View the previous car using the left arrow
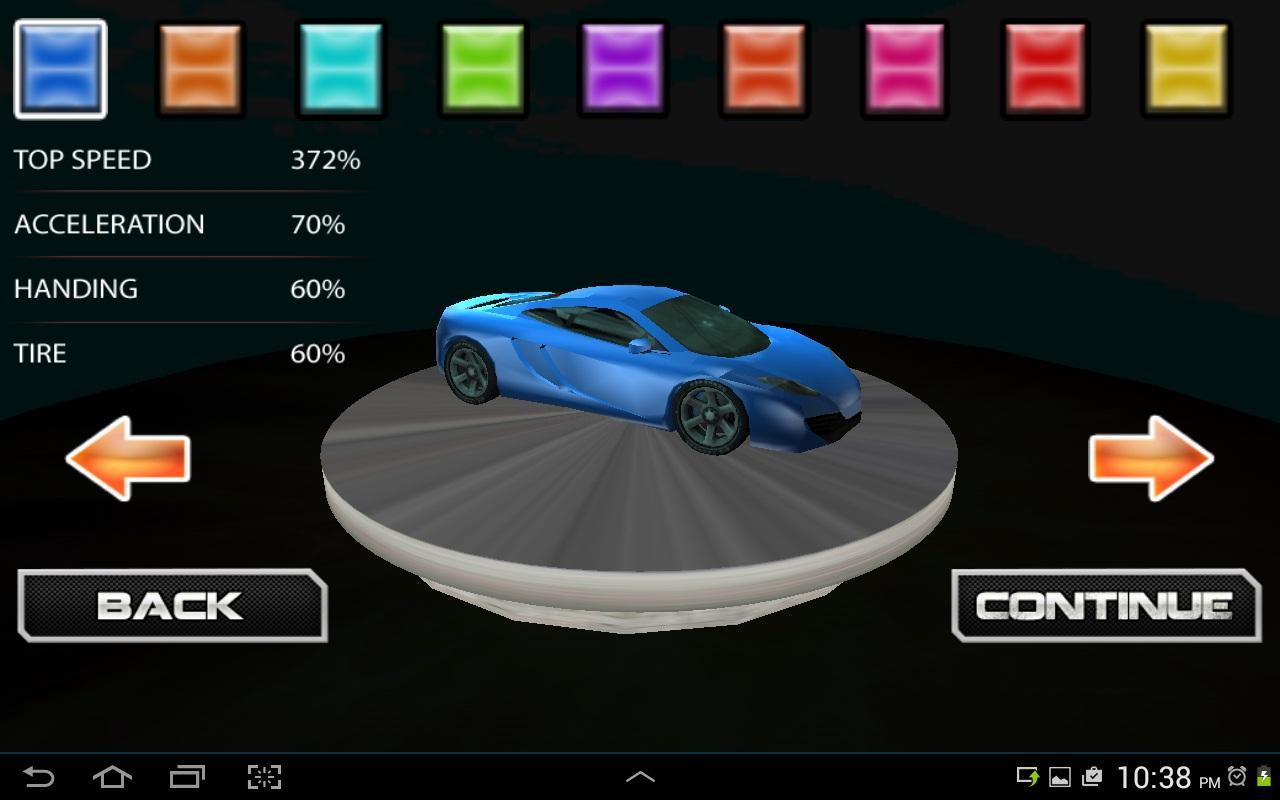The image size is (1280, 800). point(127,460)
